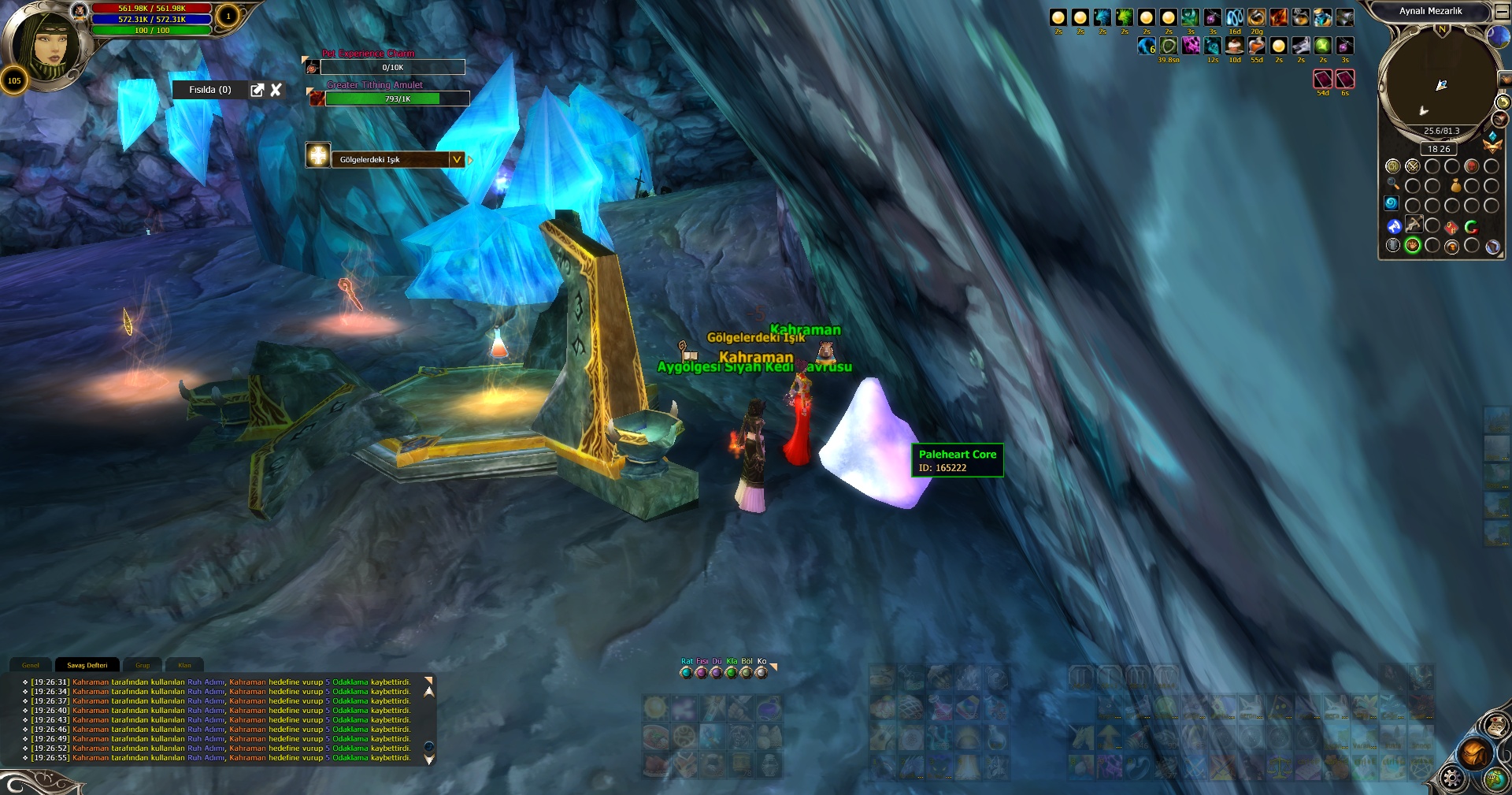Select the Savaş Defteri combat log tab
The image size is (1512, 795).
click(87, 665)
